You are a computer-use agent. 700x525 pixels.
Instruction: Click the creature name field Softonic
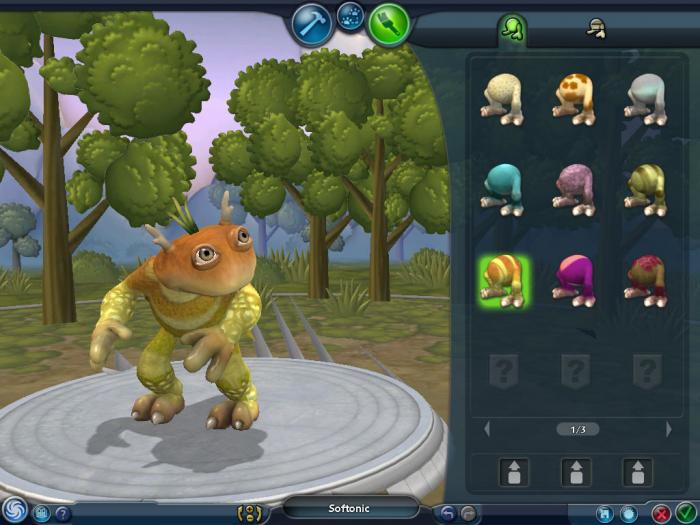tap(350, 508)
